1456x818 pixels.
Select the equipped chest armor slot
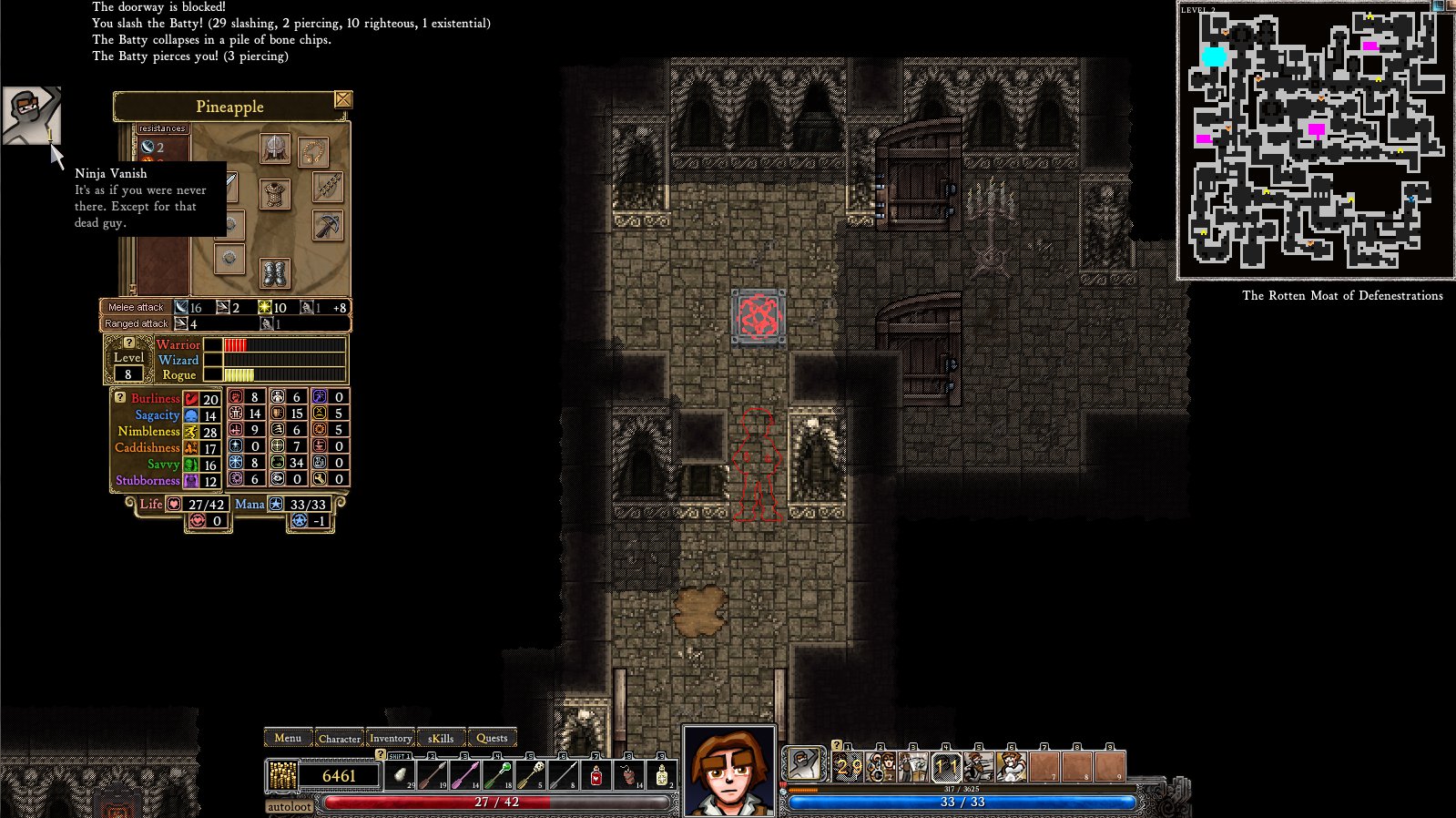click(275, 192)
